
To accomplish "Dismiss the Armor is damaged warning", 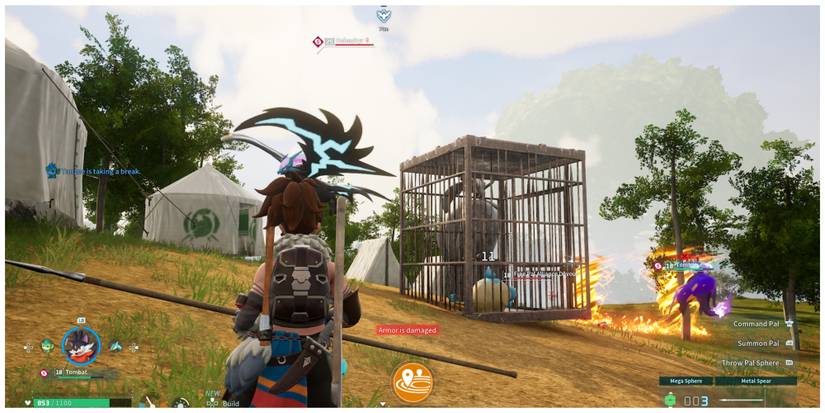I will click(407, 330).
